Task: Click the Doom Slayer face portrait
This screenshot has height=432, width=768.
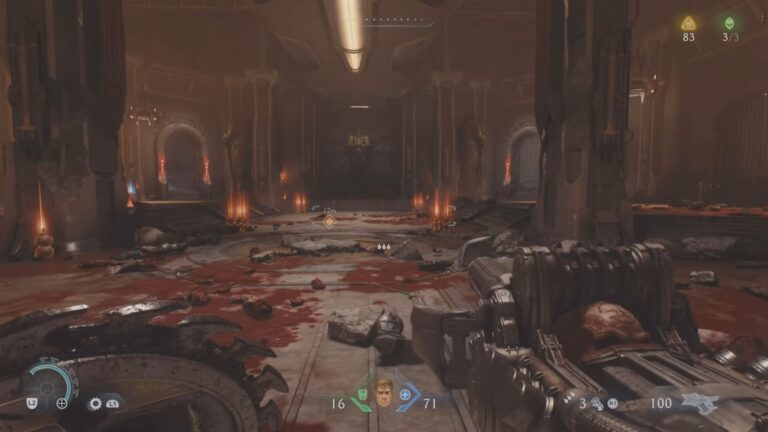Action: [384, 393]
